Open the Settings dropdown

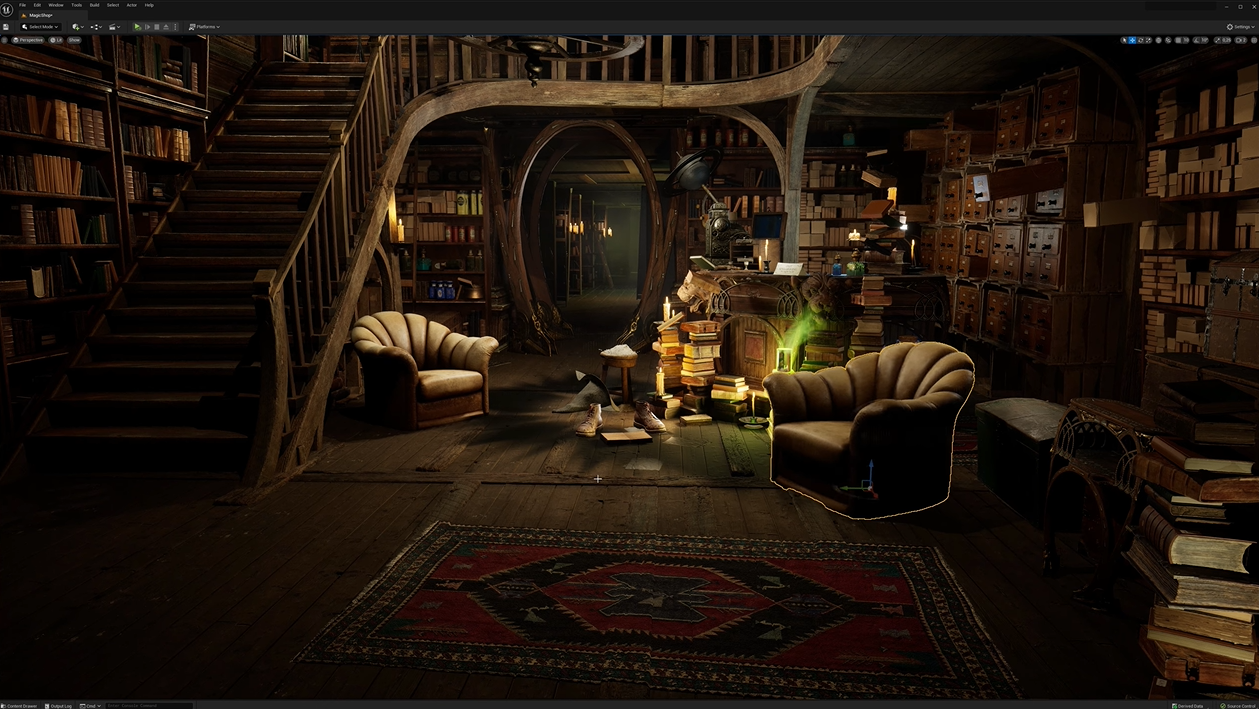coord(1238,27)
